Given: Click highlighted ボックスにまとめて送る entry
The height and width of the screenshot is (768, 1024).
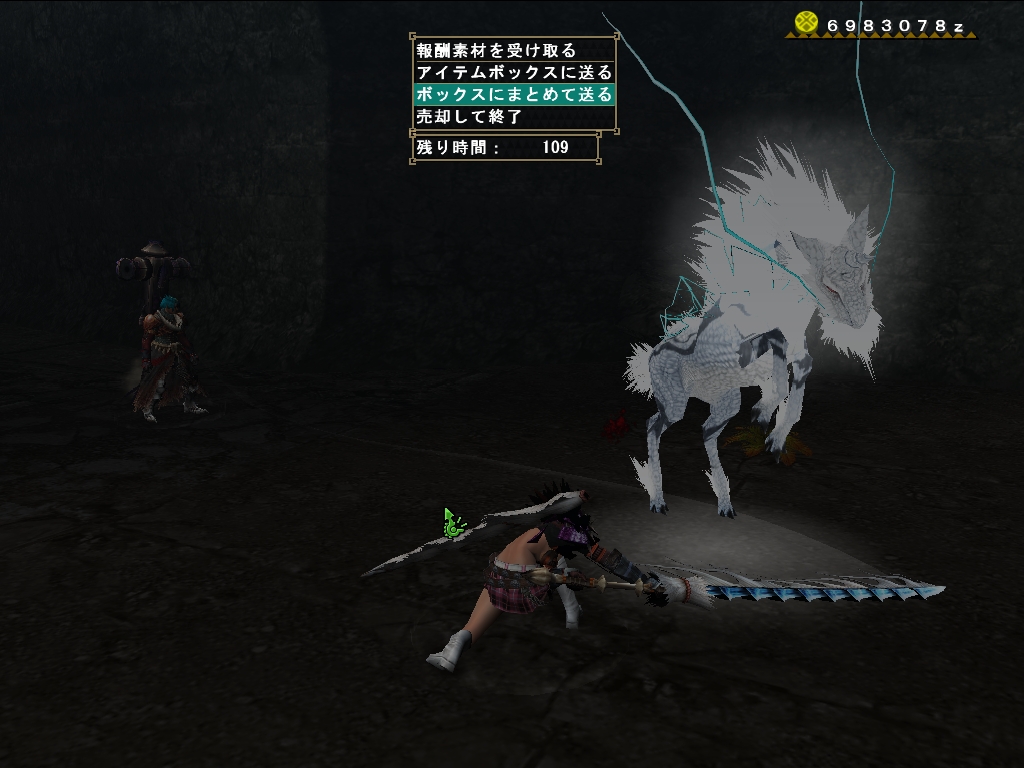Looking at the screenshot, I should pyautogui.click(x=513, y=94).
